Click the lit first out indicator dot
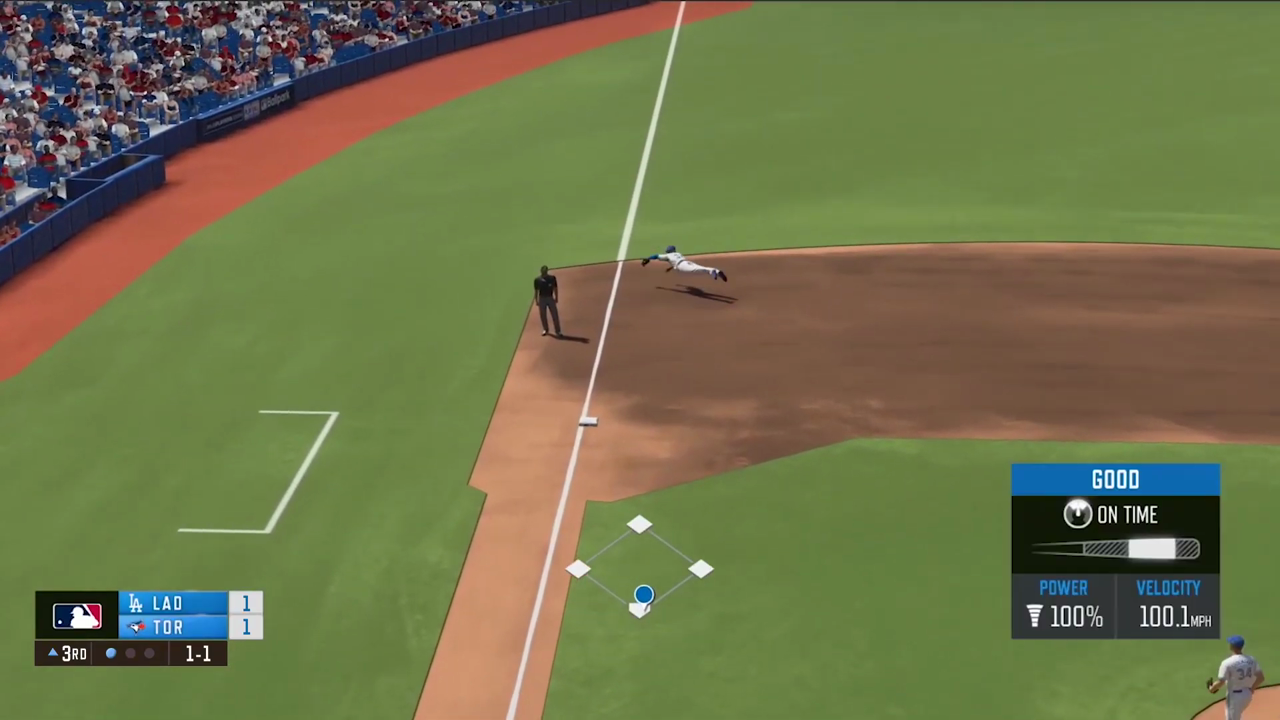 point(110,653)
